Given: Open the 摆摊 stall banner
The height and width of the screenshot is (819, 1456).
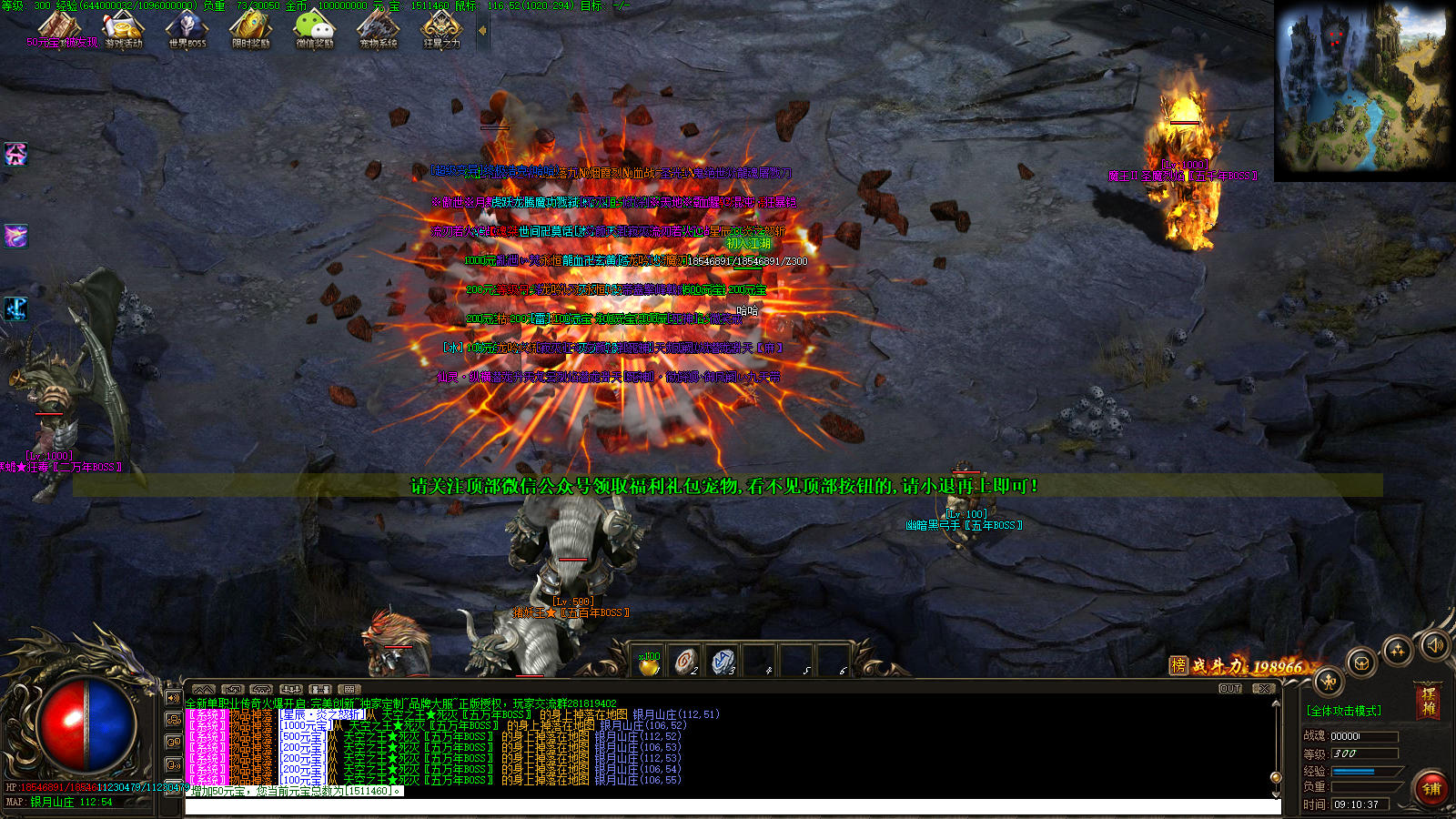Looking at the screenshot, I should (x=1429, y=702).
